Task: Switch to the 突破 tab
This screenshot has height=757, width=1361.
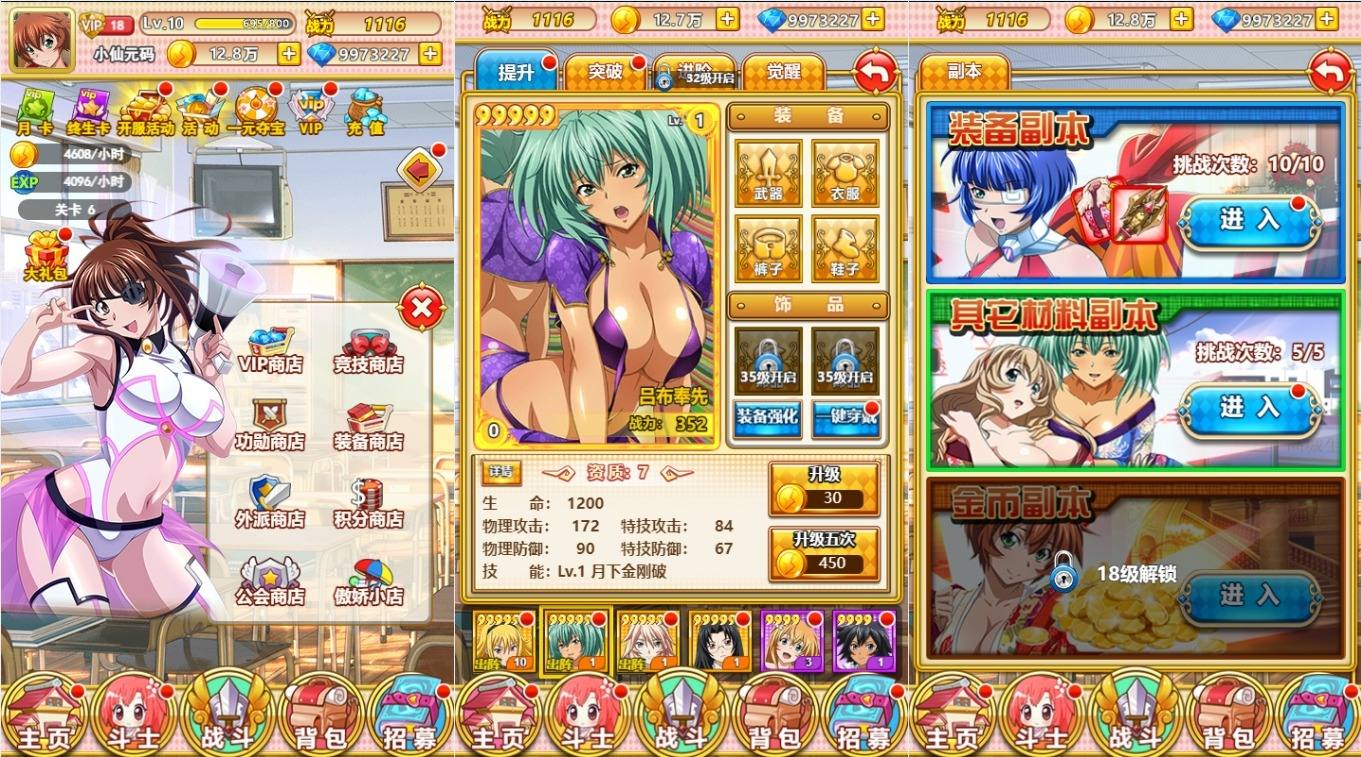Action: [x=605, y=72]
